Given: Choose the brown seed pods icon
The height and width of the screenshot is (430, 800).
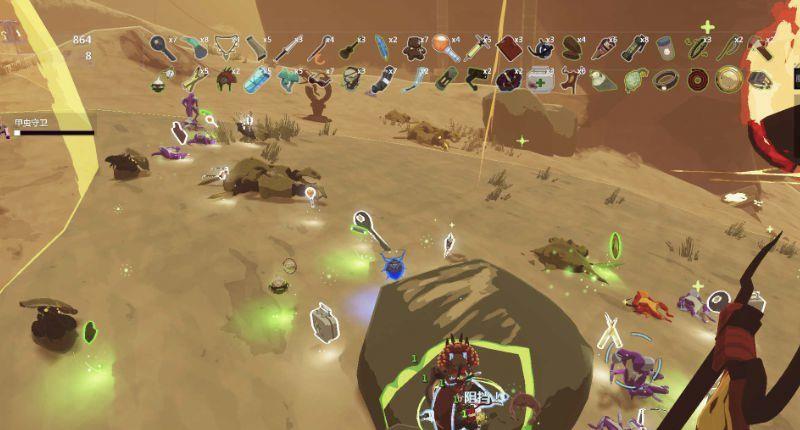Looking at the screenshot, I should point(573,46).
